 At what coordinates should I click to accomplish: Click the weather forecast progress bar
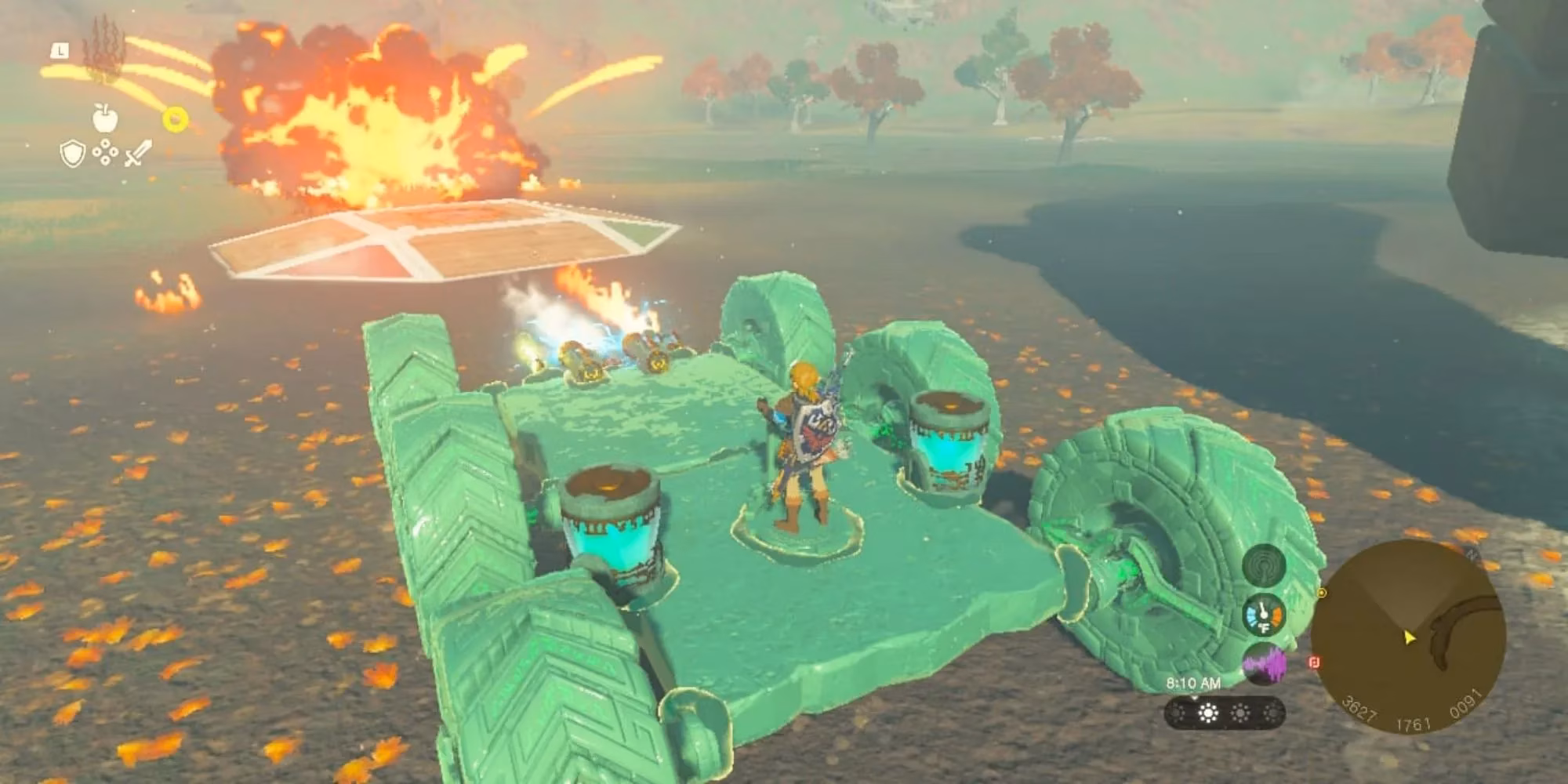tap(1225, 713)
